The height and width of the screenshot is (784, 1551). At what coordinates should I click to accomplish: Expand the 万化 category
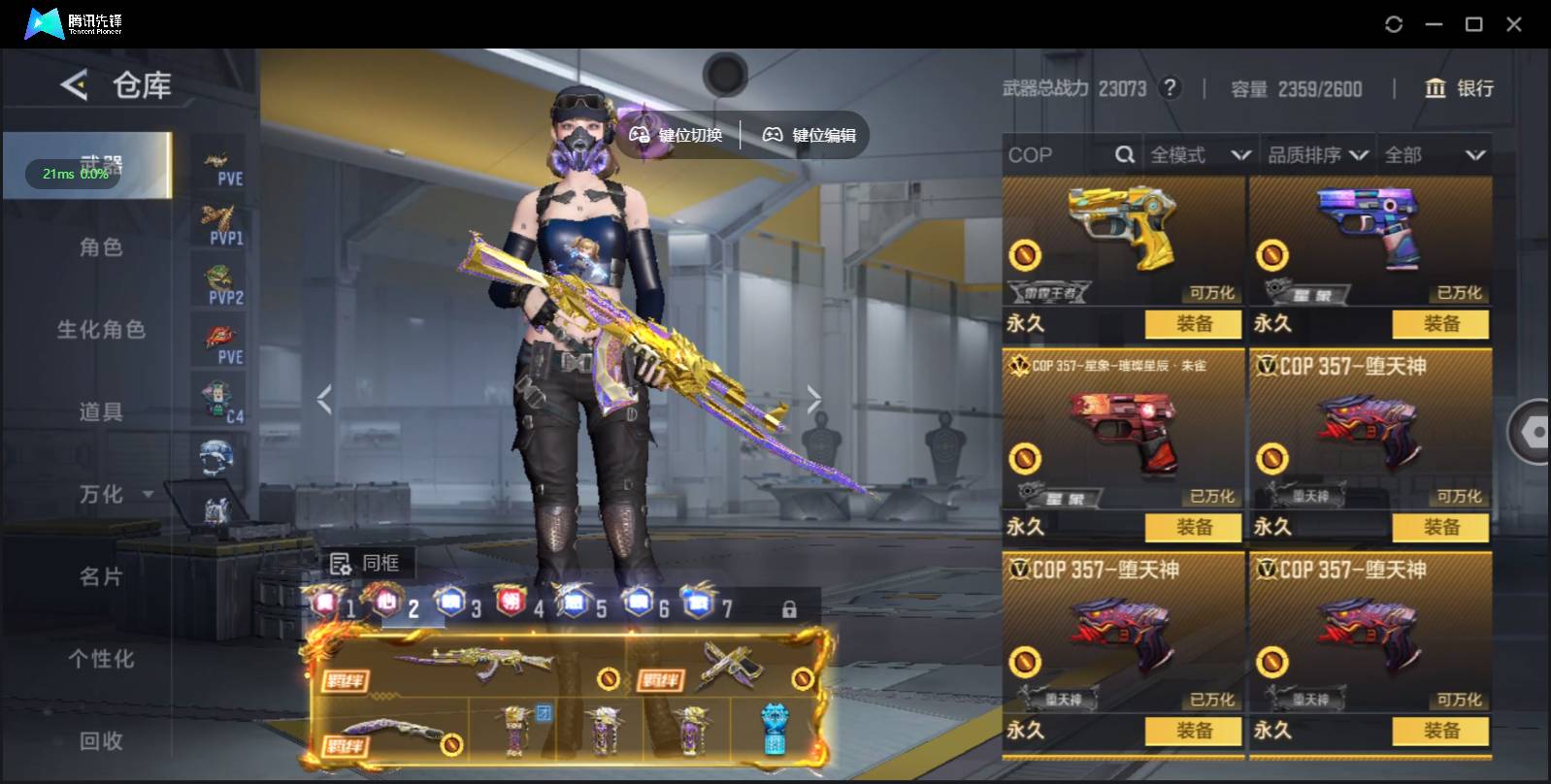[115, 495]
